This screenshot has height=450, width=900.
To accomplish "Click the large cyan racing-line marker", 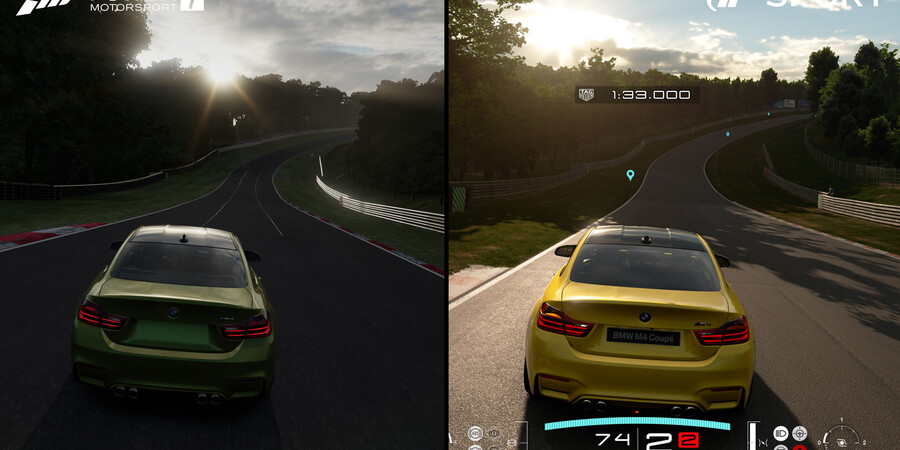I will tap(630, 175).
